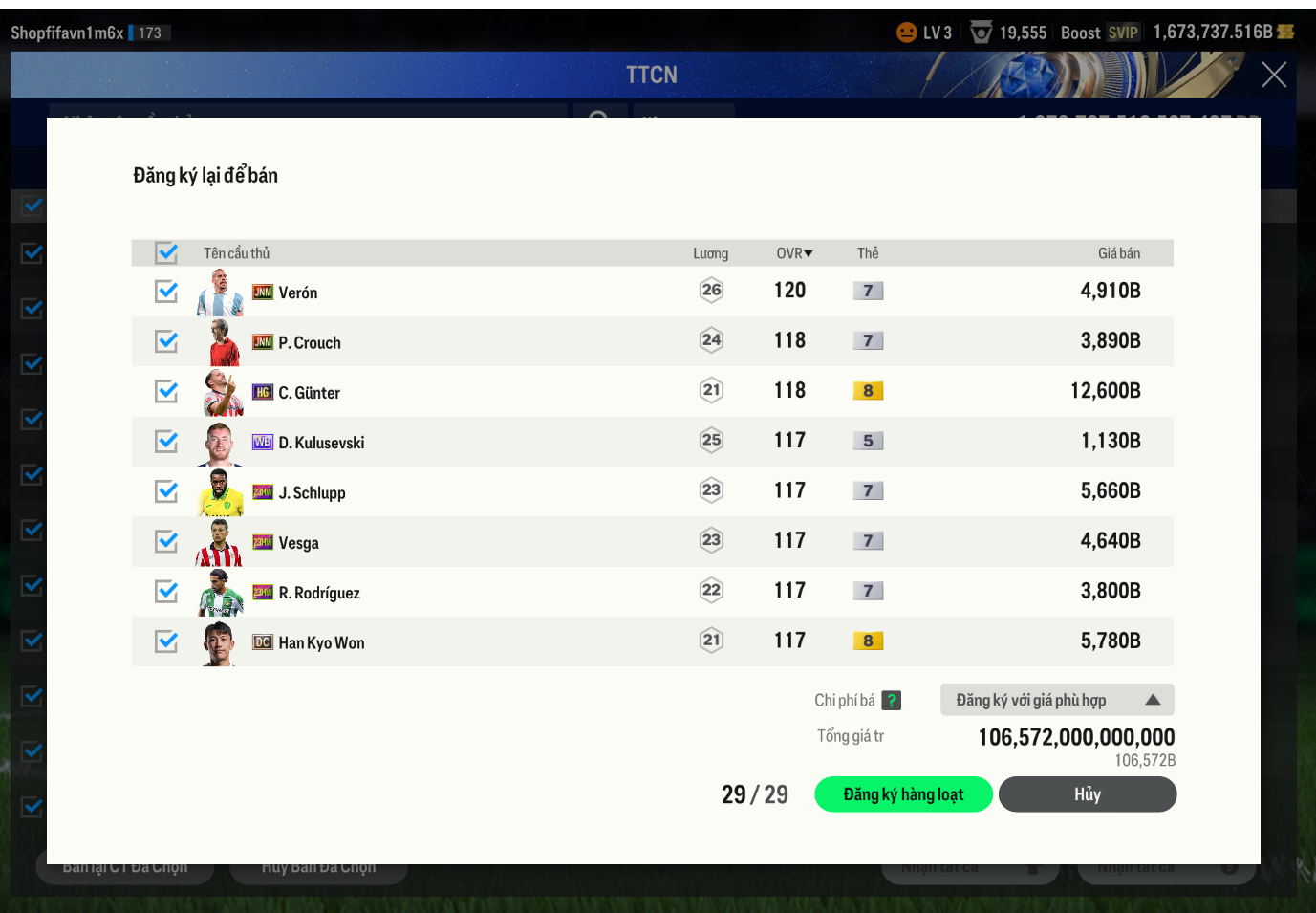The image size is (1316, 913).
Task: Cancel with the Hủy button
Action: [1087, 794]
